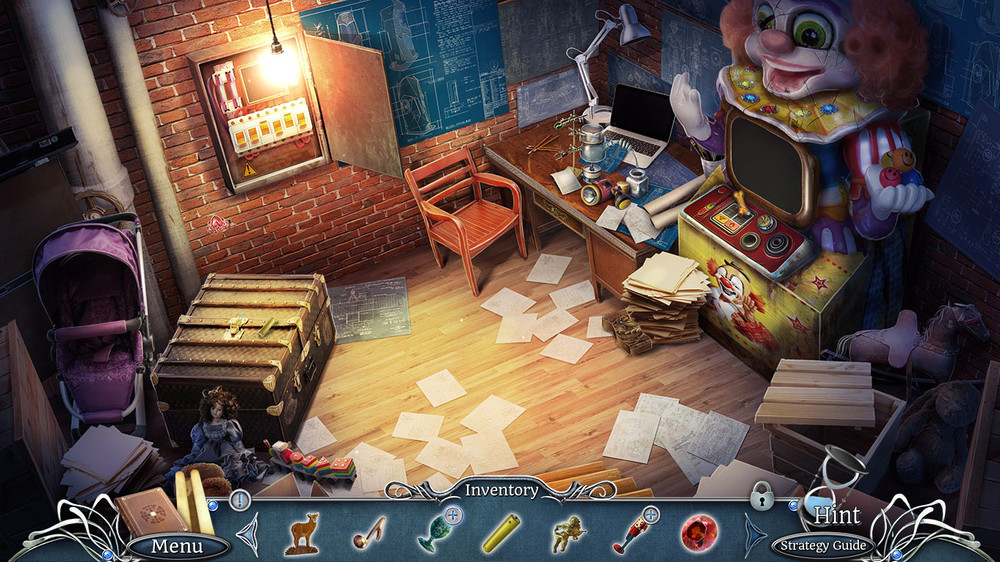
Task: Open the Menu button
Action: (x=177, y=546)
